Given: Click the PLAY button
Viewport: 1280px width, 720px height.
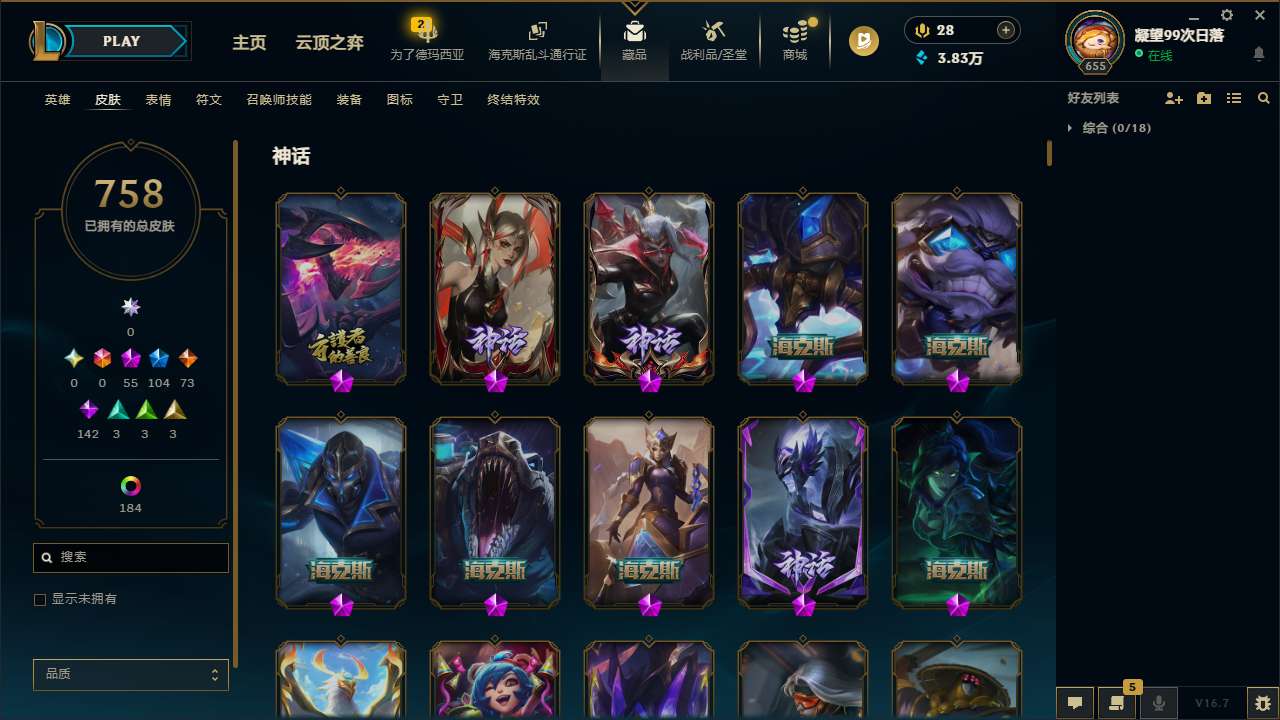Looking at the screenshot, I should tap(121, 41).
